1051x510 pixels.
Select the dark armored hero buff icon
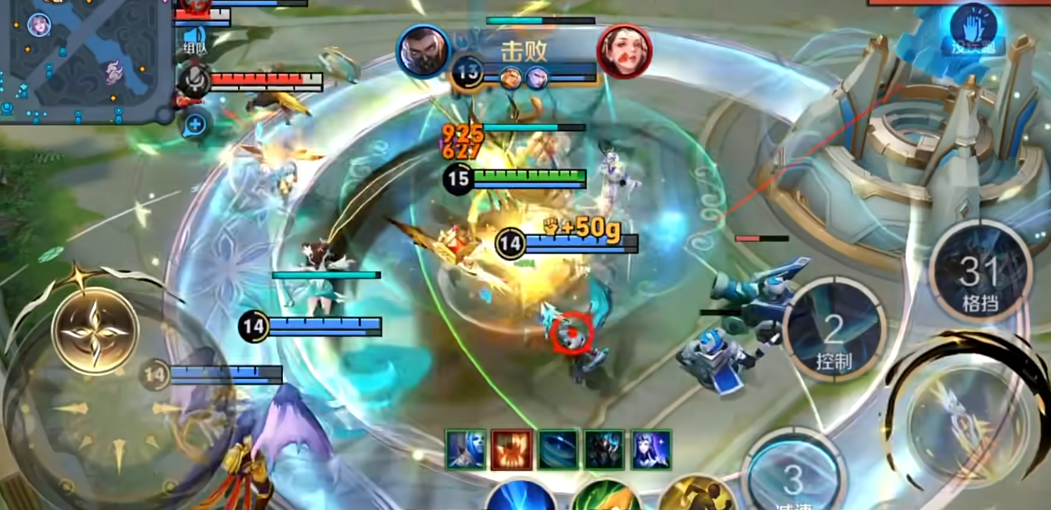point(605,450)
